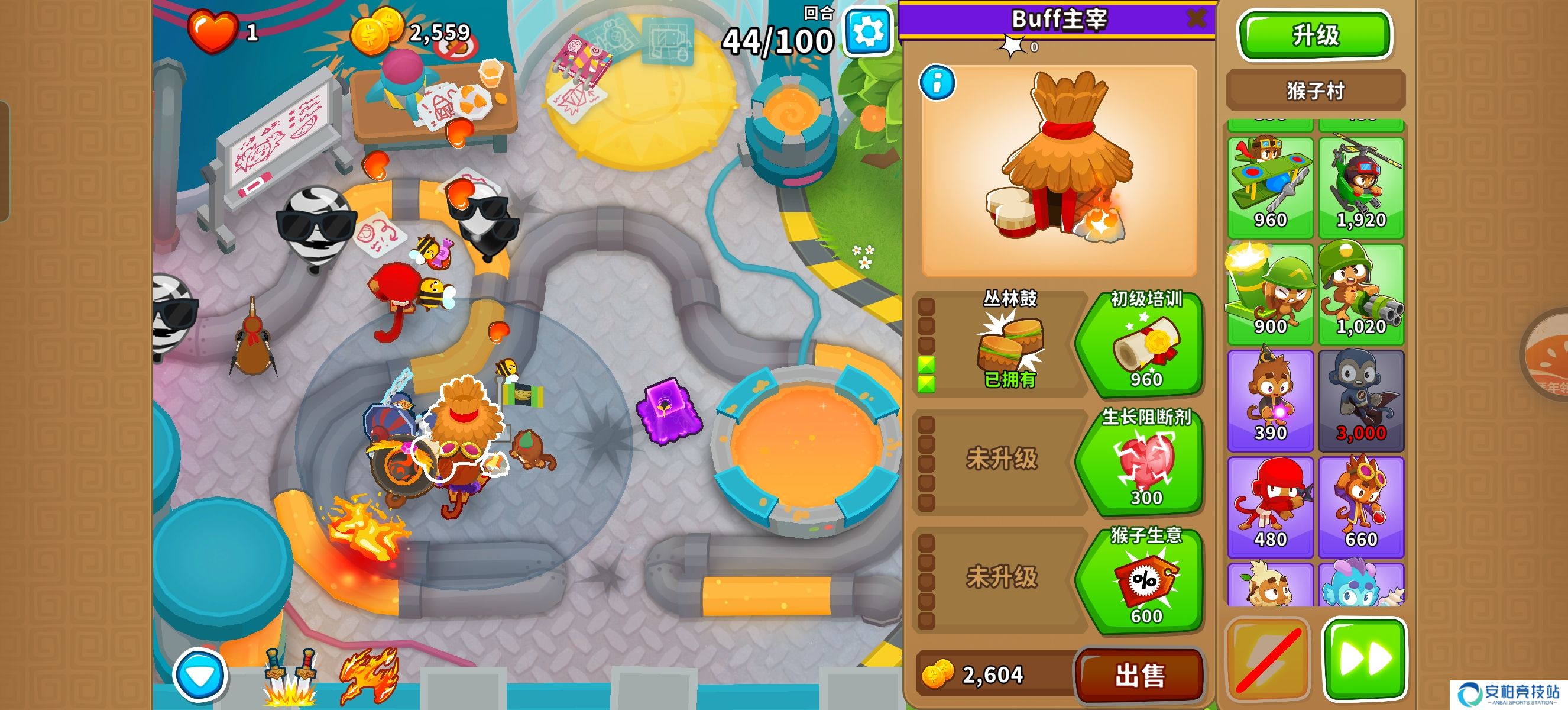Select the Wizard Monkey tower for 390
The width and height of the screenshot is (1568, 710).
click(x=1270, y=400)
